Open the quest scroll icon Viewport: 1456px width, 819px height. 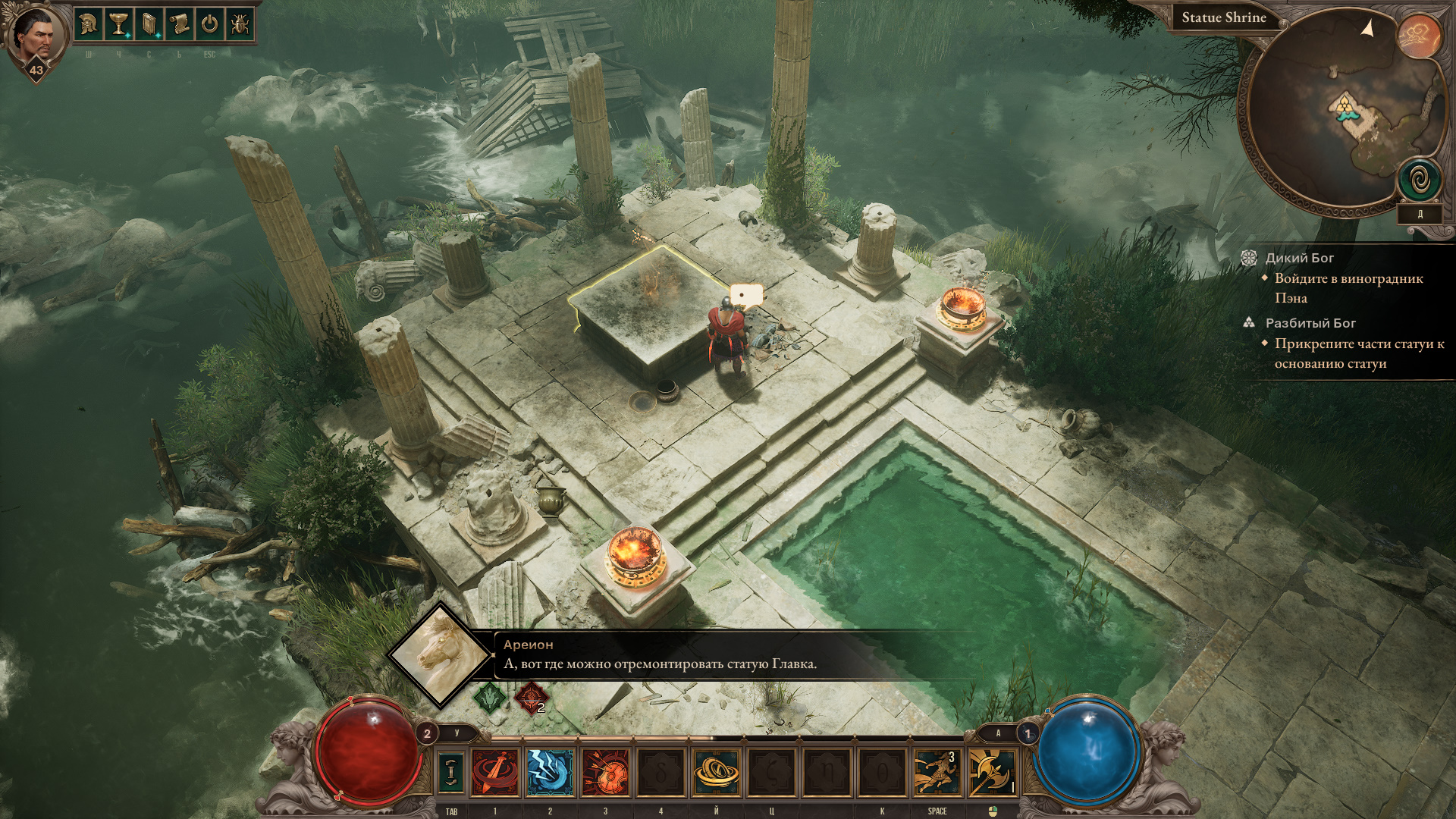pos(180,24)
